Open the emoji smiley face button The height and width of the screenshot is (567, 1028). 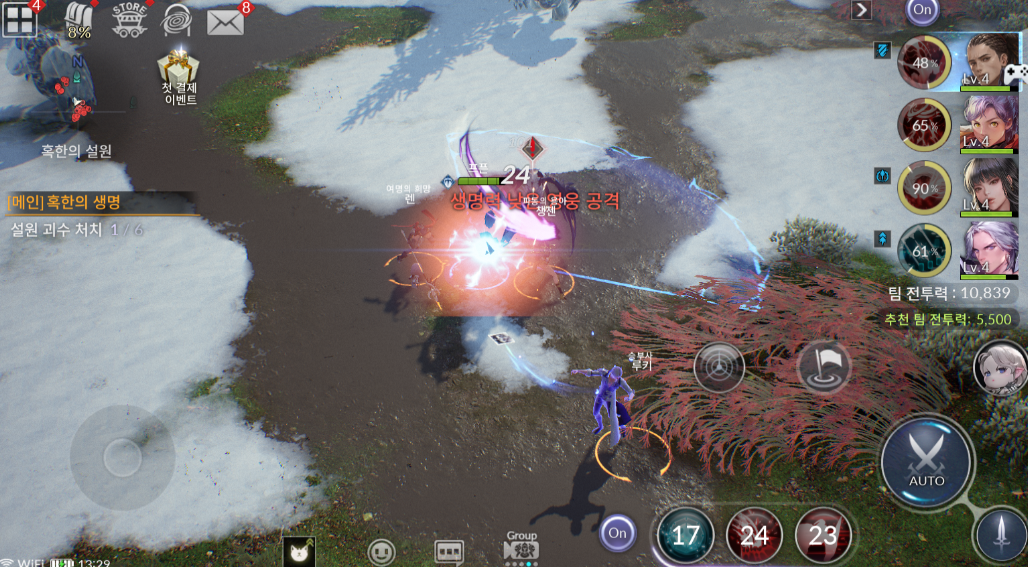coord(381,551)
